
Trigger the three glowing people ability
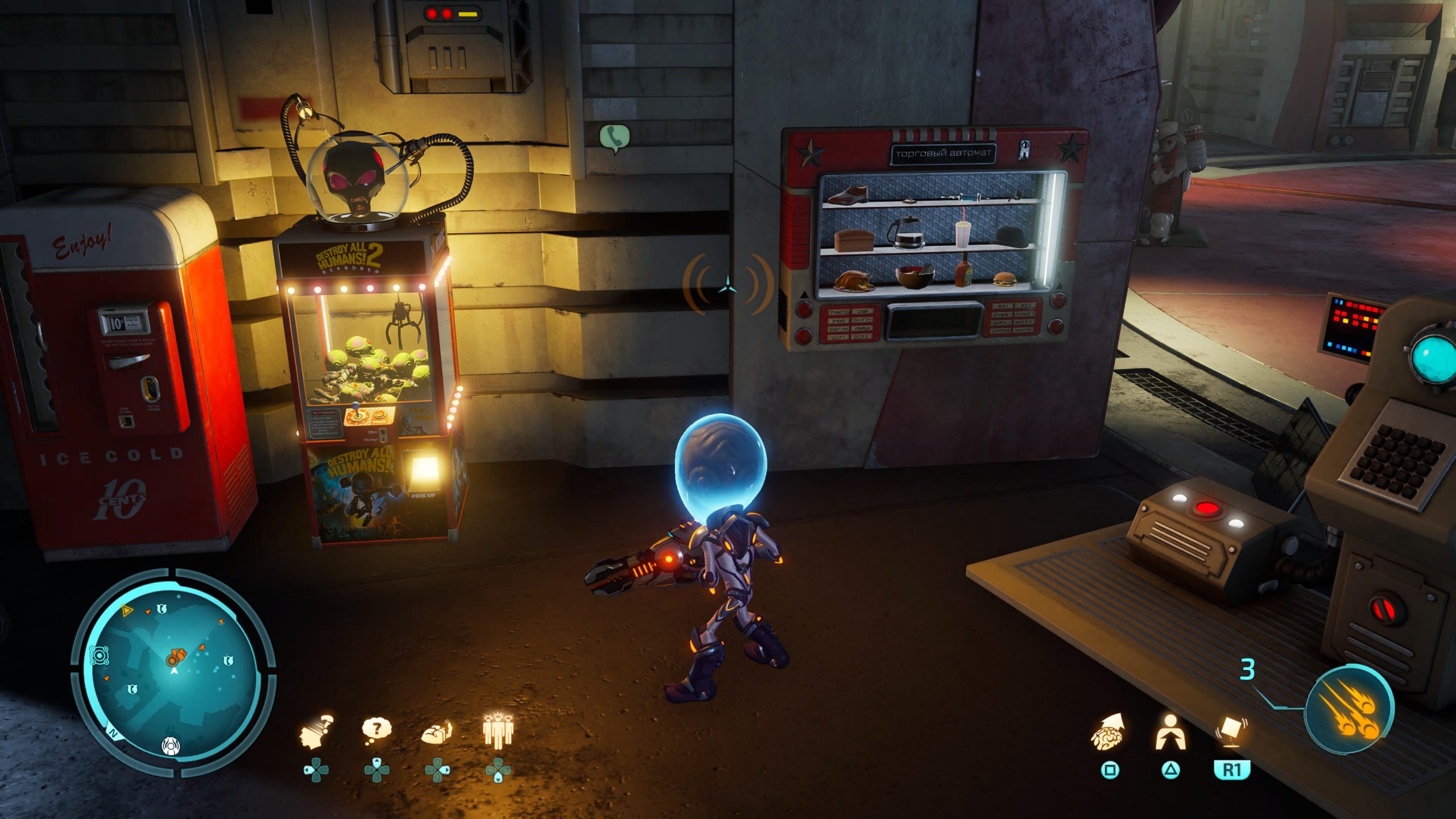pyautogui.click(x=498, y=730)
